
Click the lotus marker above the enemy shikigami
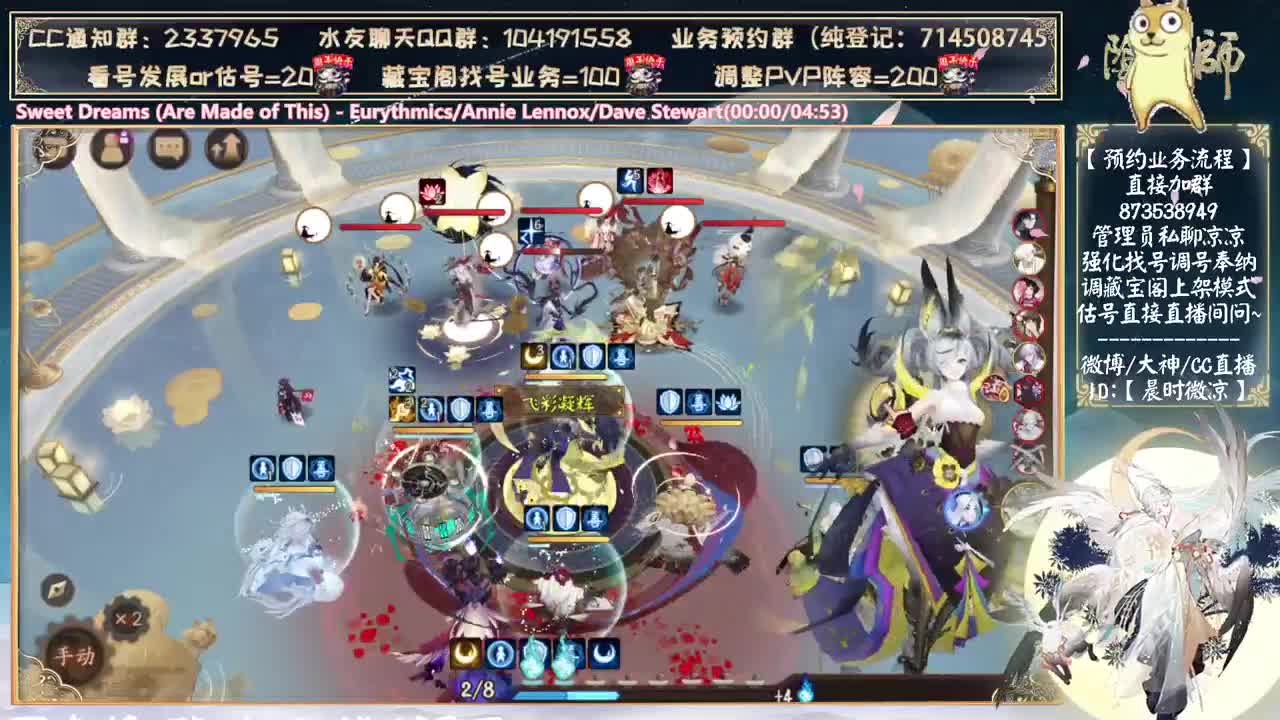[431, 193]
